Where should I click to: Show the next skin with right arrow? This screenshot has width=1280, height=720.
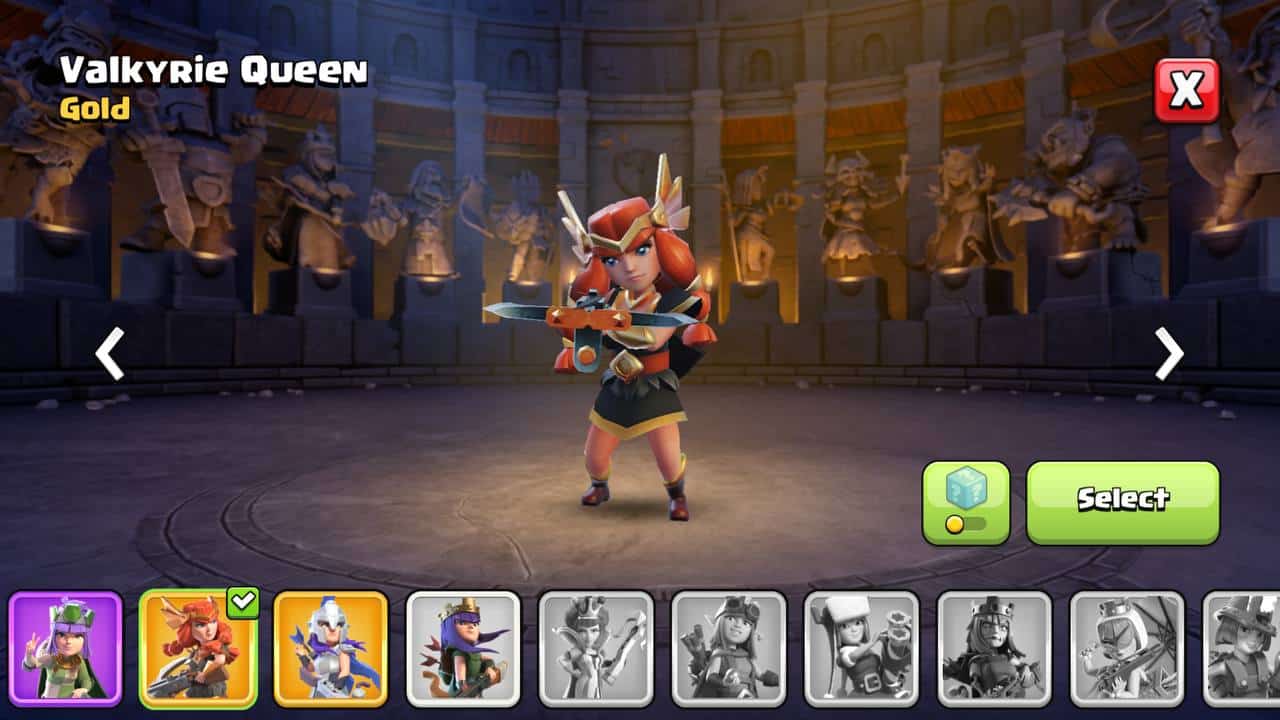pyautogui.click(x=1169, y=353)
